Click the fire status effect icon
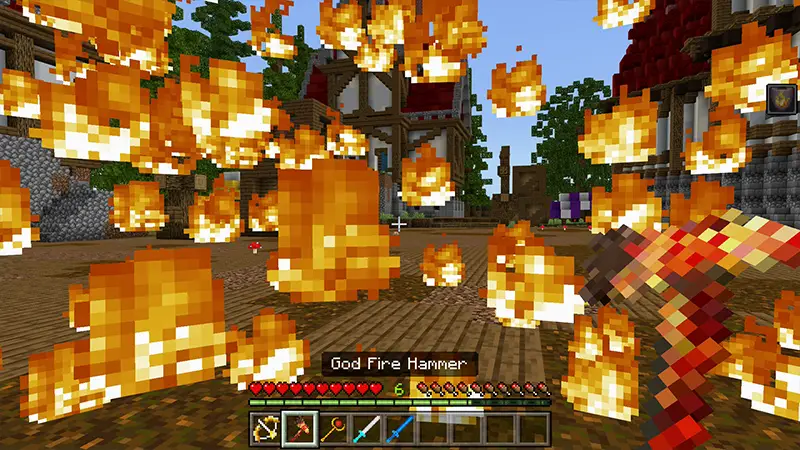Screen dimensions: 800x450 coord(781,99)
